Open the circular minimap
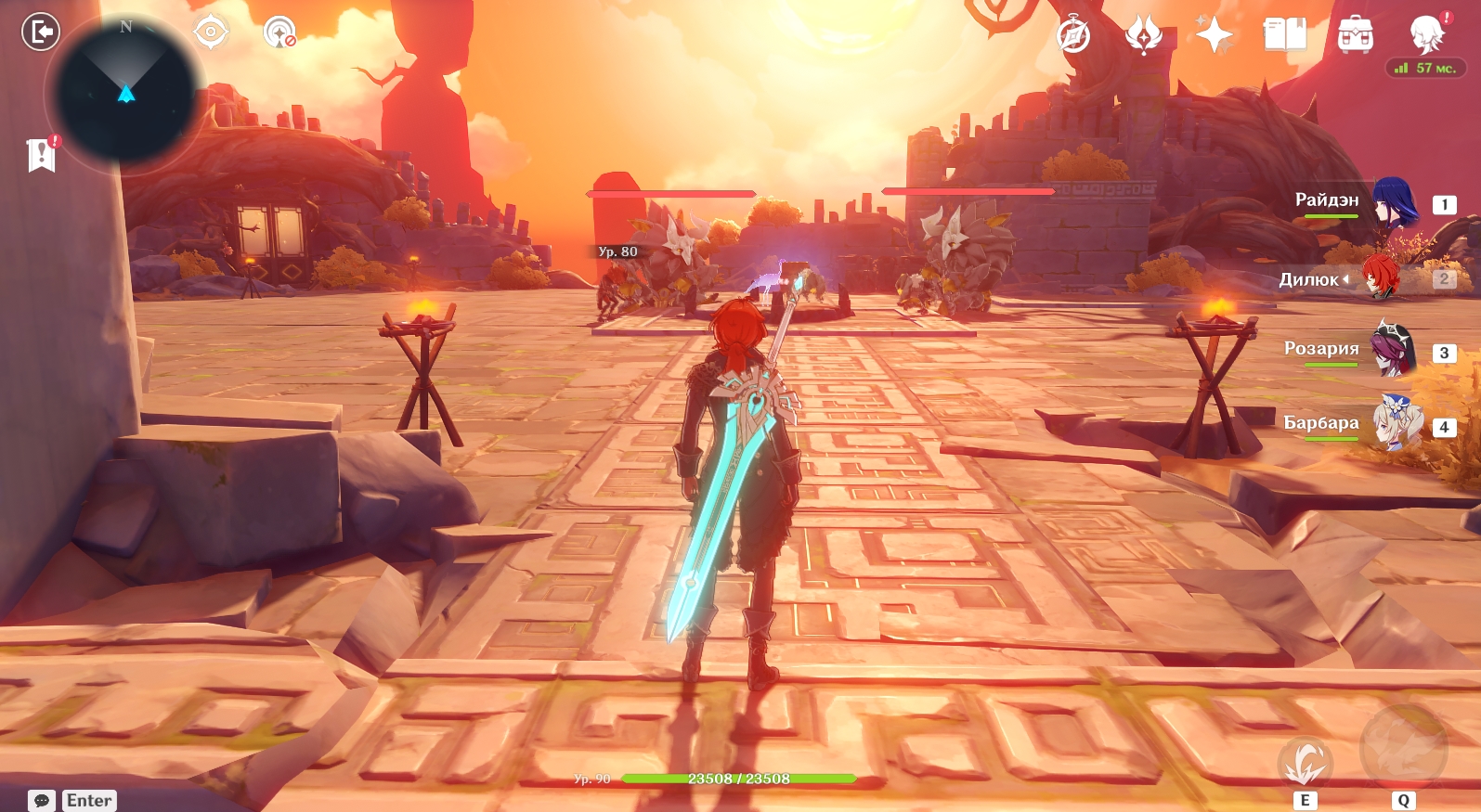 [125, 95]
